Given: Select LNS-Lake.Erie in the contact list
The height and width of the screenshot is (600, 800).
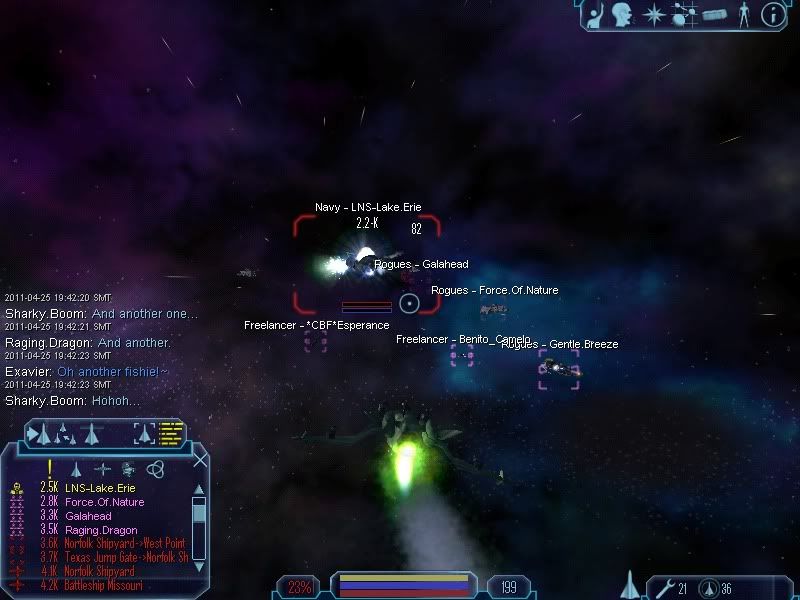Looking at the screenshot, I should coord(91,487).
